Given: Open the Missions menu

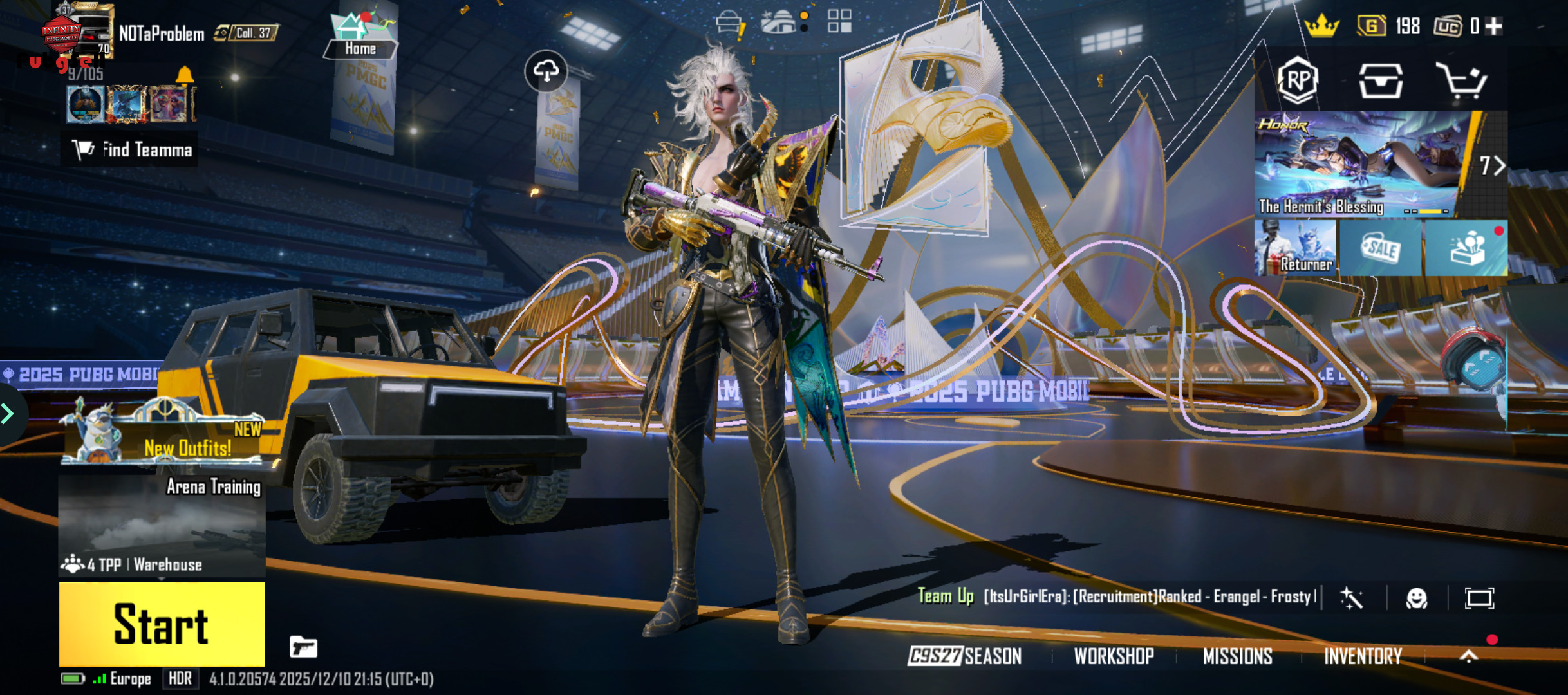Looking at the screenshot, I should pyautogui.click(x=1237, y=656).
